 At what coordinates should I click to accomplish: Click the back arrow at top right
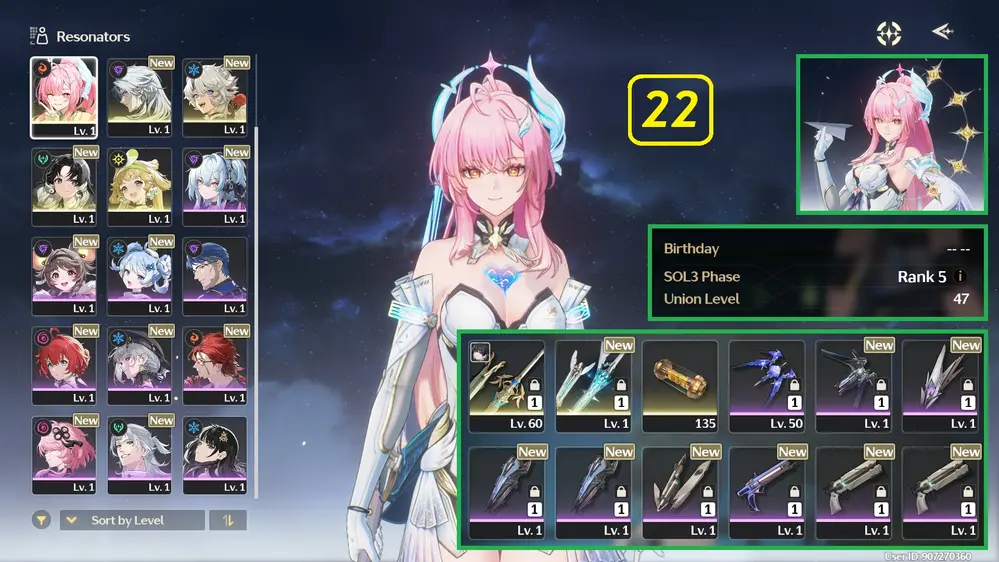[x=941, y=32]
